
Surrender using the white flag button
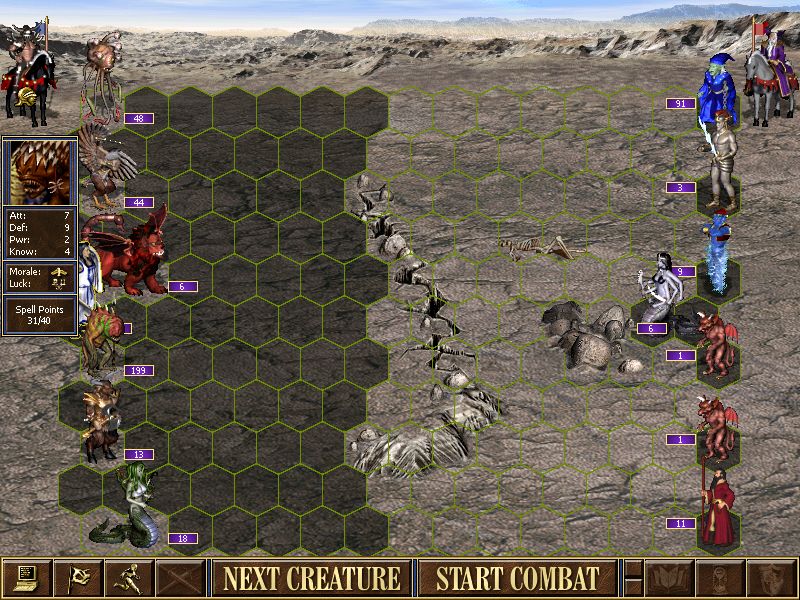78,577
